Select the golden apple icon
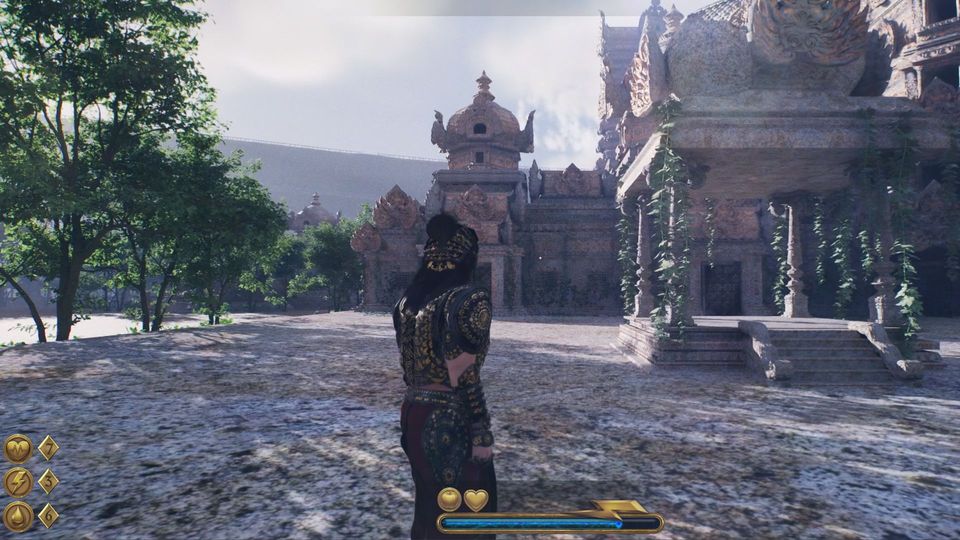 [450, 499]
